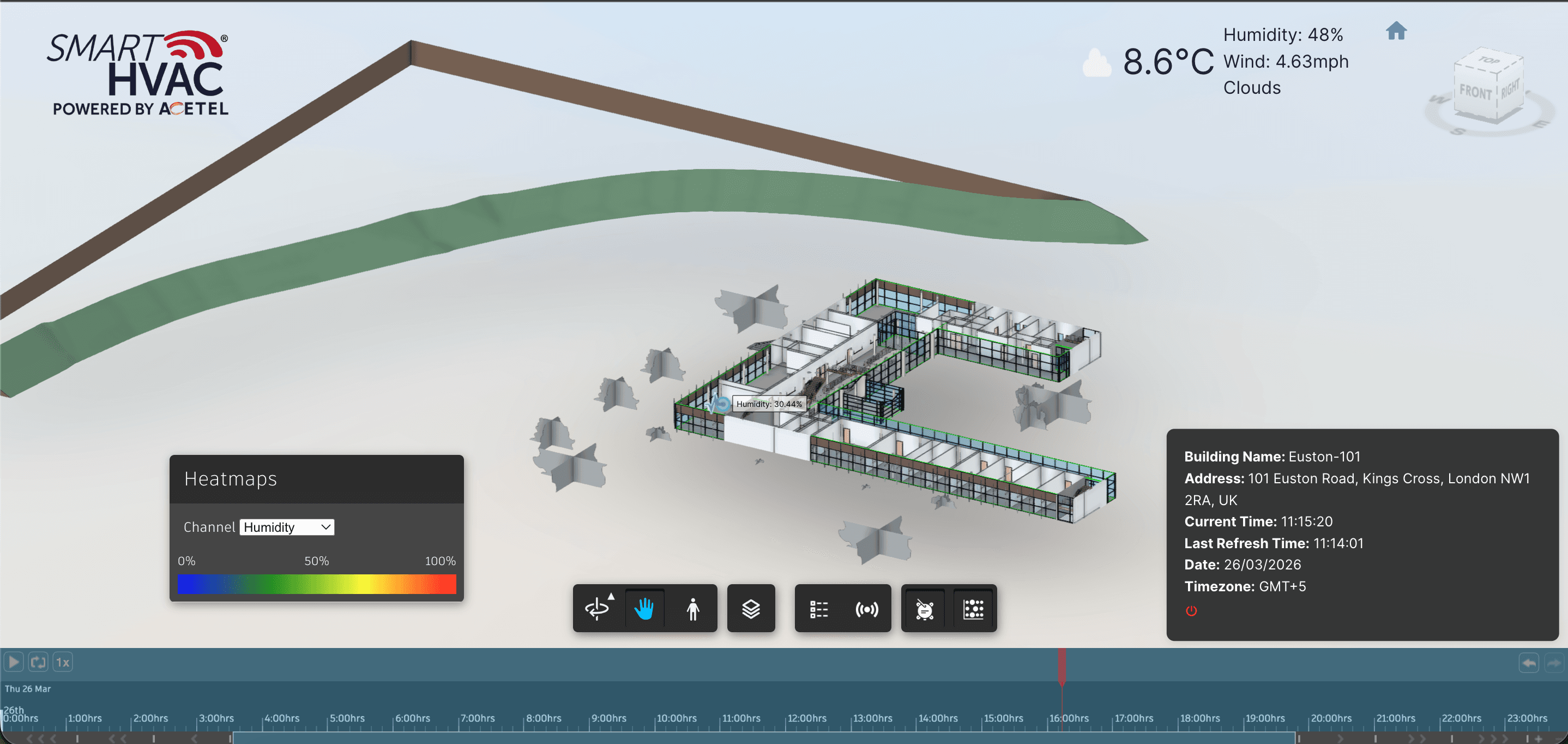The width and height of the screenshot is (1568, 744).
Task: Toggle playback loop mode
Action: [38, 662]
